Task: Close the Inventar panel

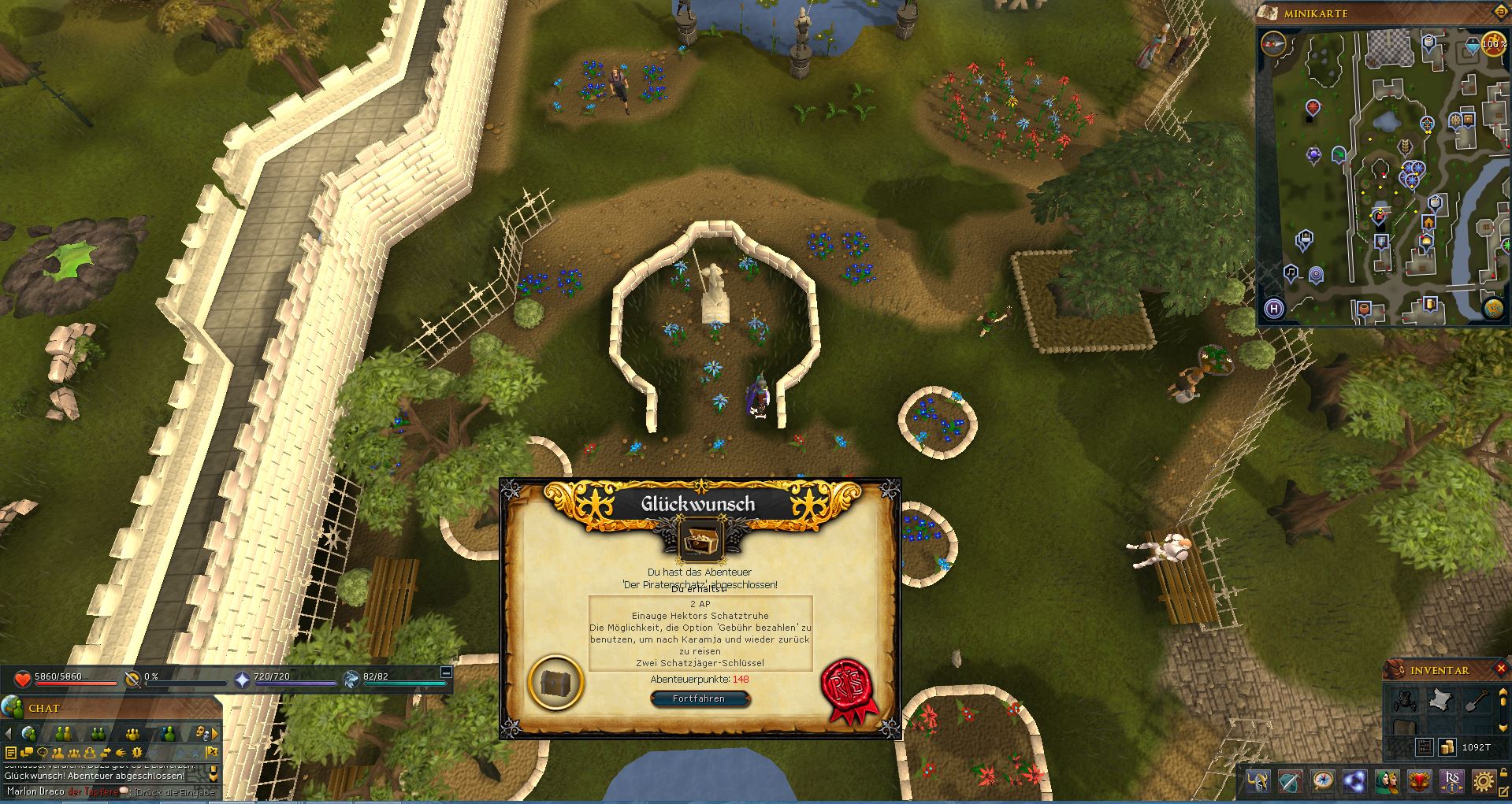Action: (x=1499, y=669)
